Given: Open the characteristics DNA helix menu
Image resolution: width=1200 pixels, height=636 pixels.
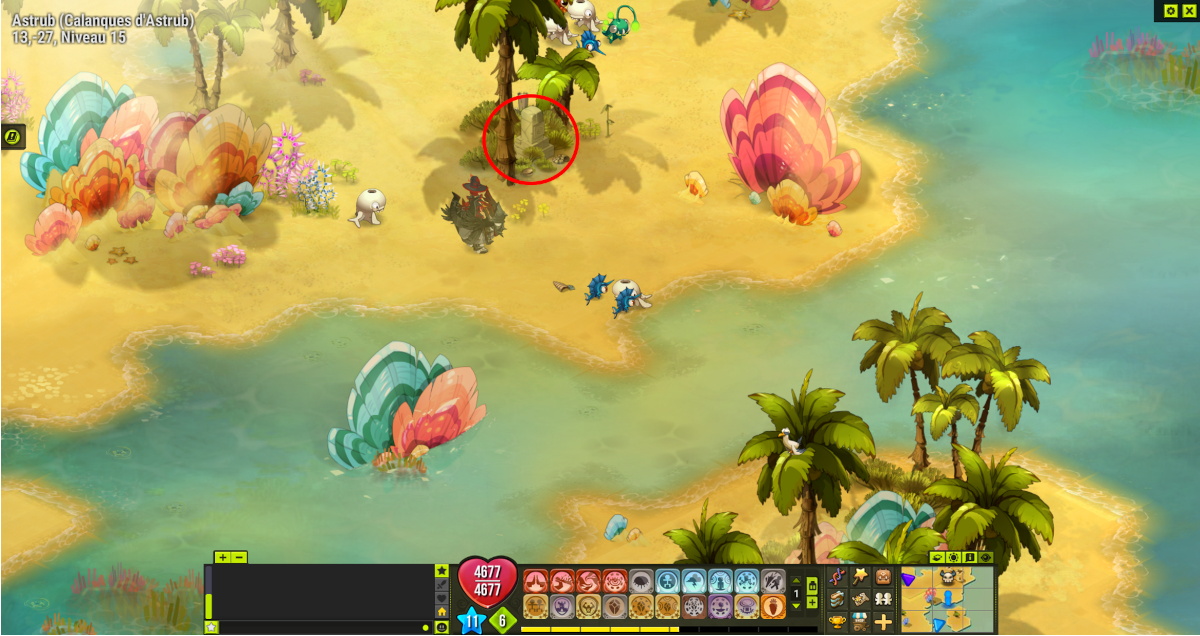Looking at the screenshot, I should 836,575.
